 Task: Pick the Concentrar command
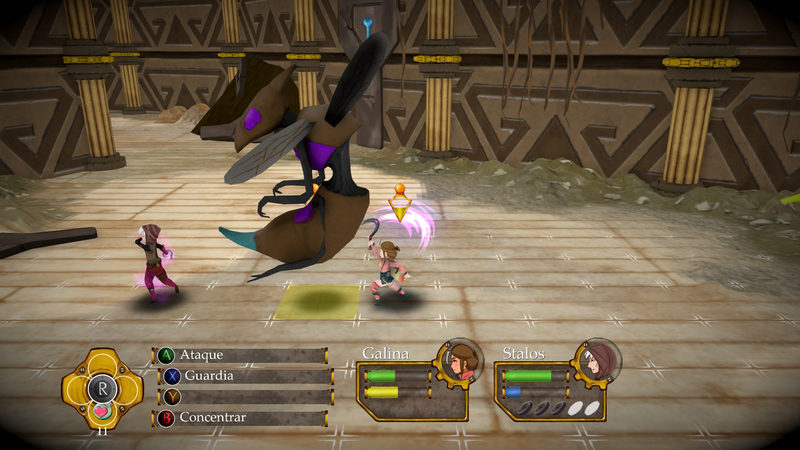tap(240, 417)
